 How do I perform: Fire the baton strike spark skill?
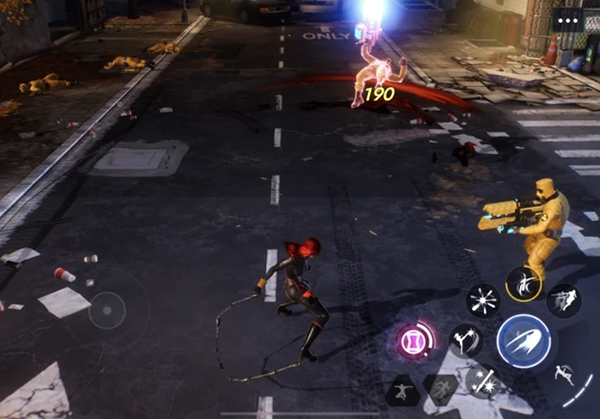[482, 381]
